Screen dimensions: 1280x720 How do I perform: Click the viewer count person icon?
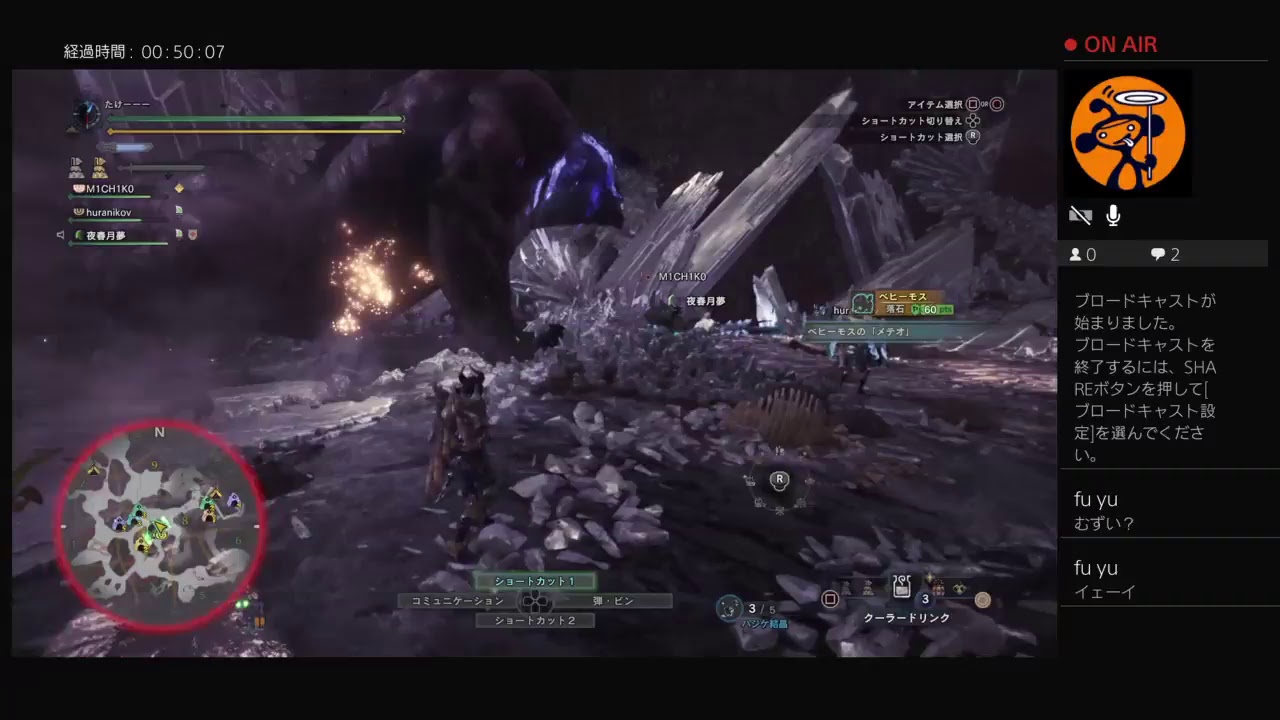click(x=1078, y=254)
